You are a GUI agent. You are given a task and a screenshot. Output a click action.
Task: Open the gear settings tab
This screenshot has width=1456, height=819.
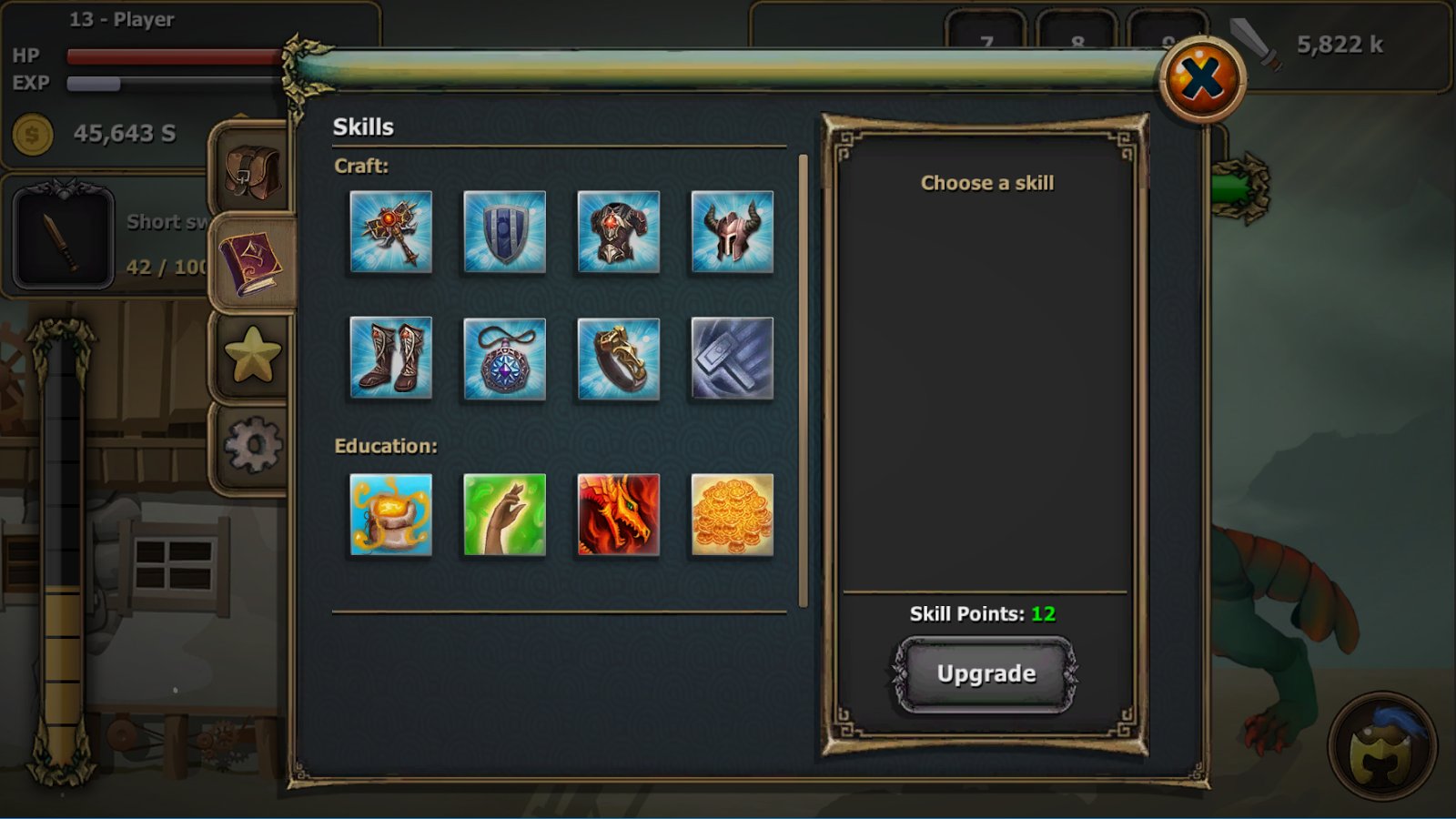click(x=252, y=445)
